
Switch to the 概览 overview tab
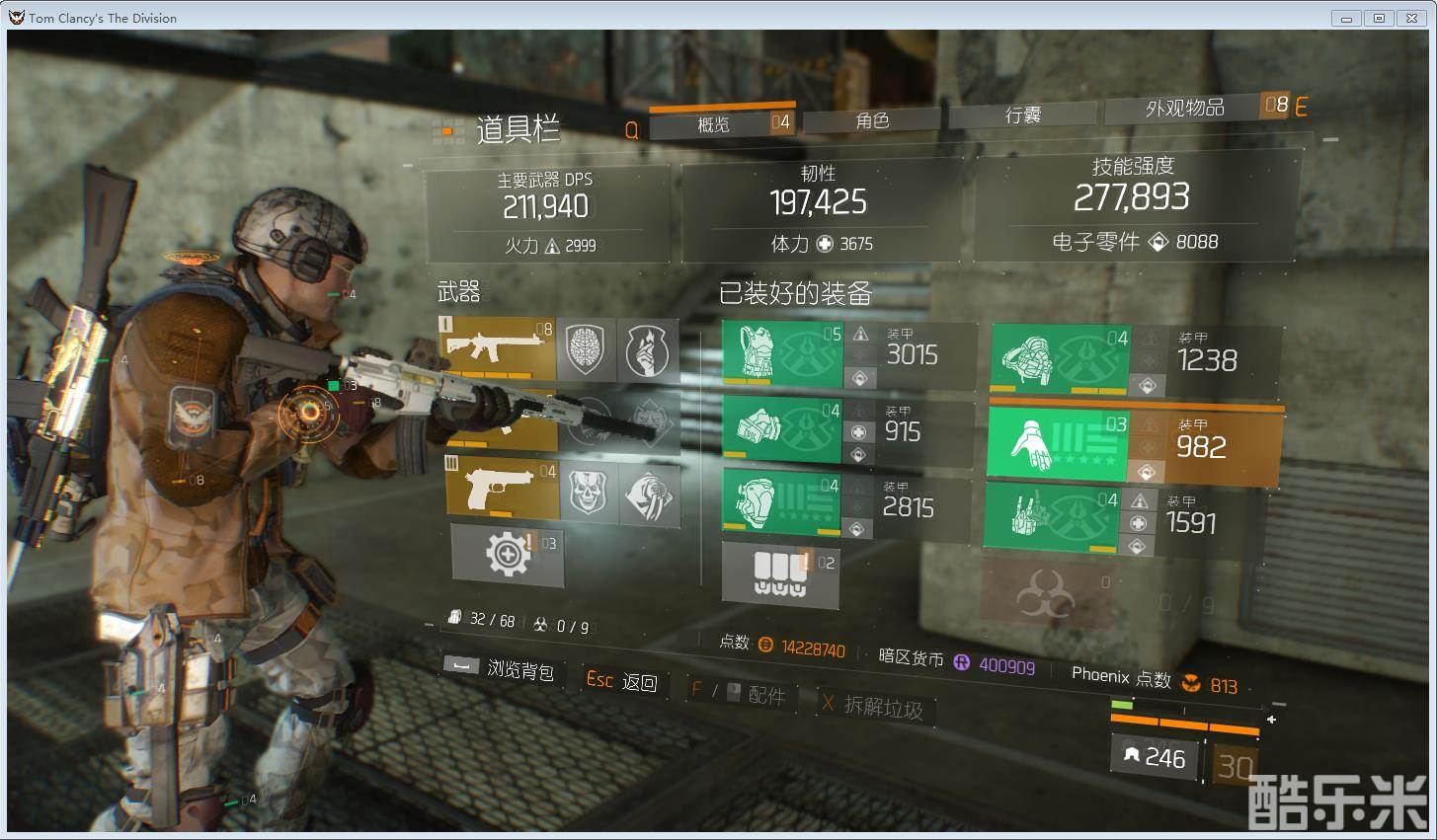point(713,123)
